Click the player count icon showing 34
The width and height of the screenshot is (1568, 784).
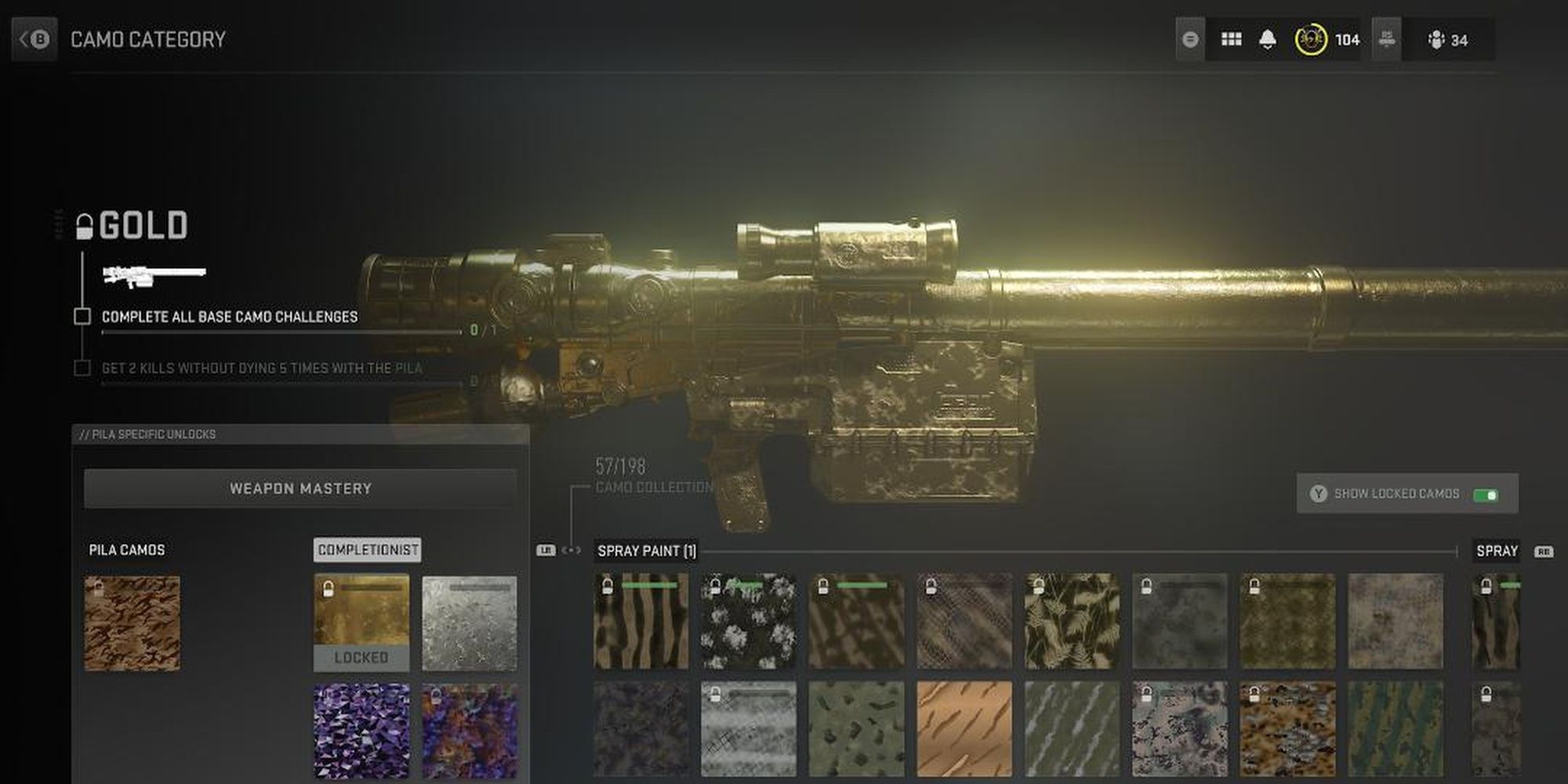click(1439, 39)
